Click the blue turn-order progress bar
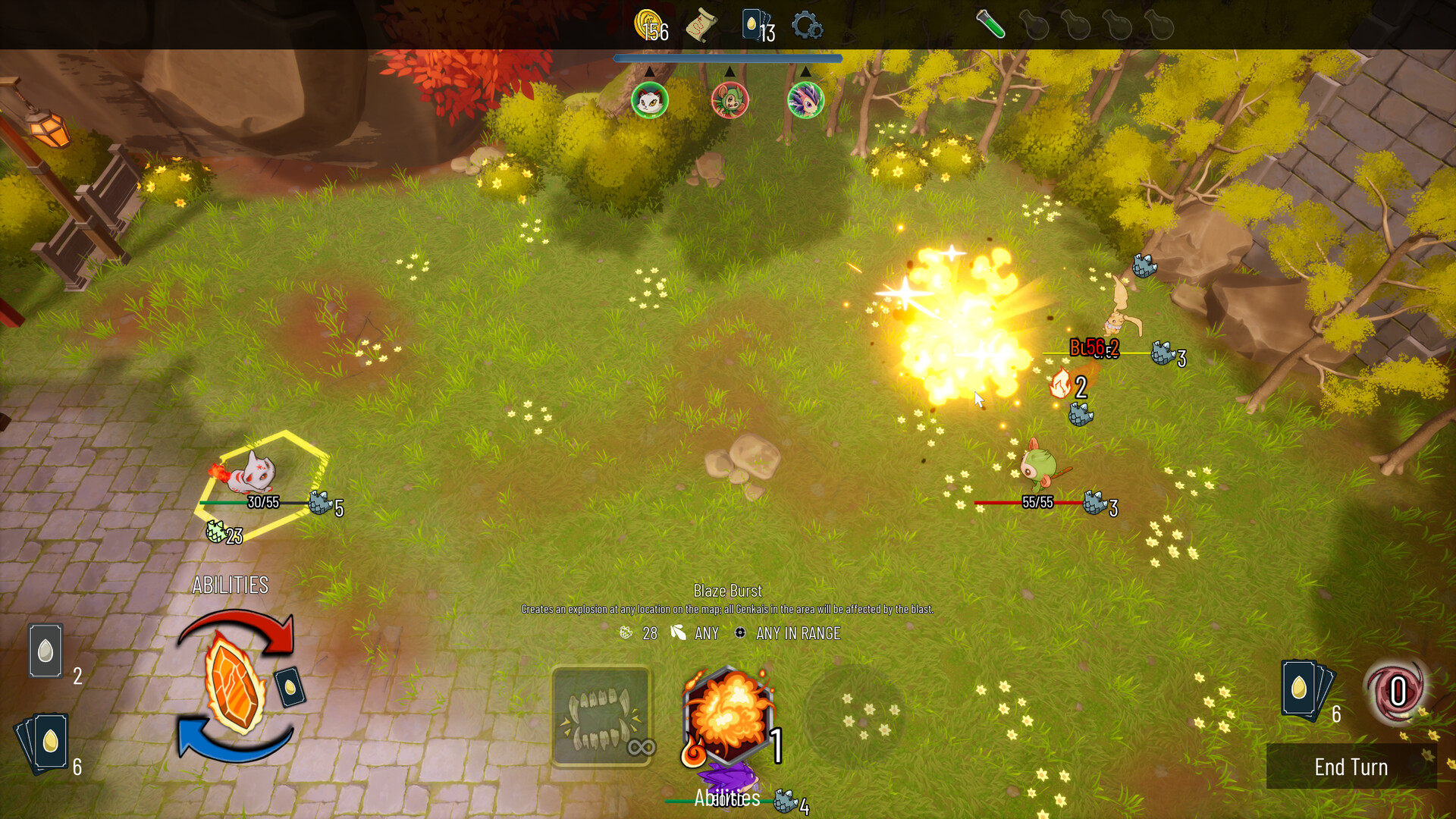The image size is (1456, 819). (x=728, y=58)
